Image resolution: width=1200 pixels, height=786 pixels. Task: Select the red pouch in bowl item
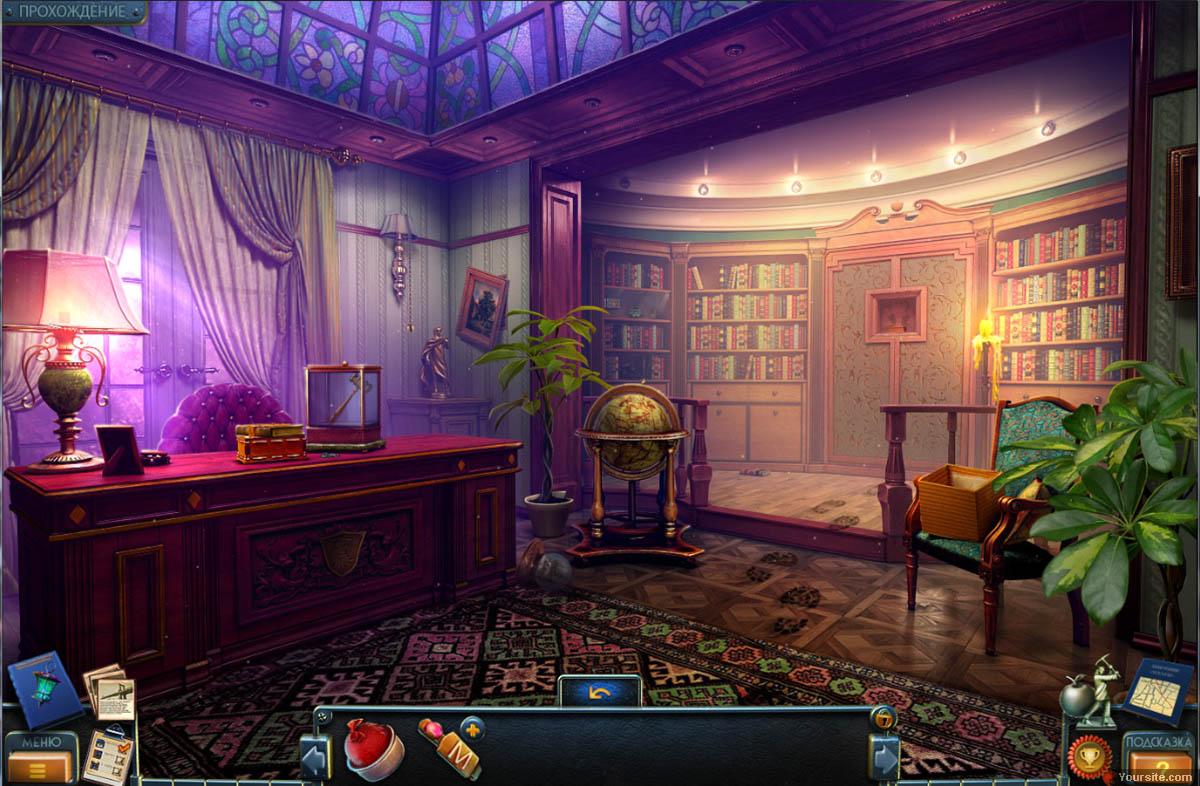[x=373, y=747]
